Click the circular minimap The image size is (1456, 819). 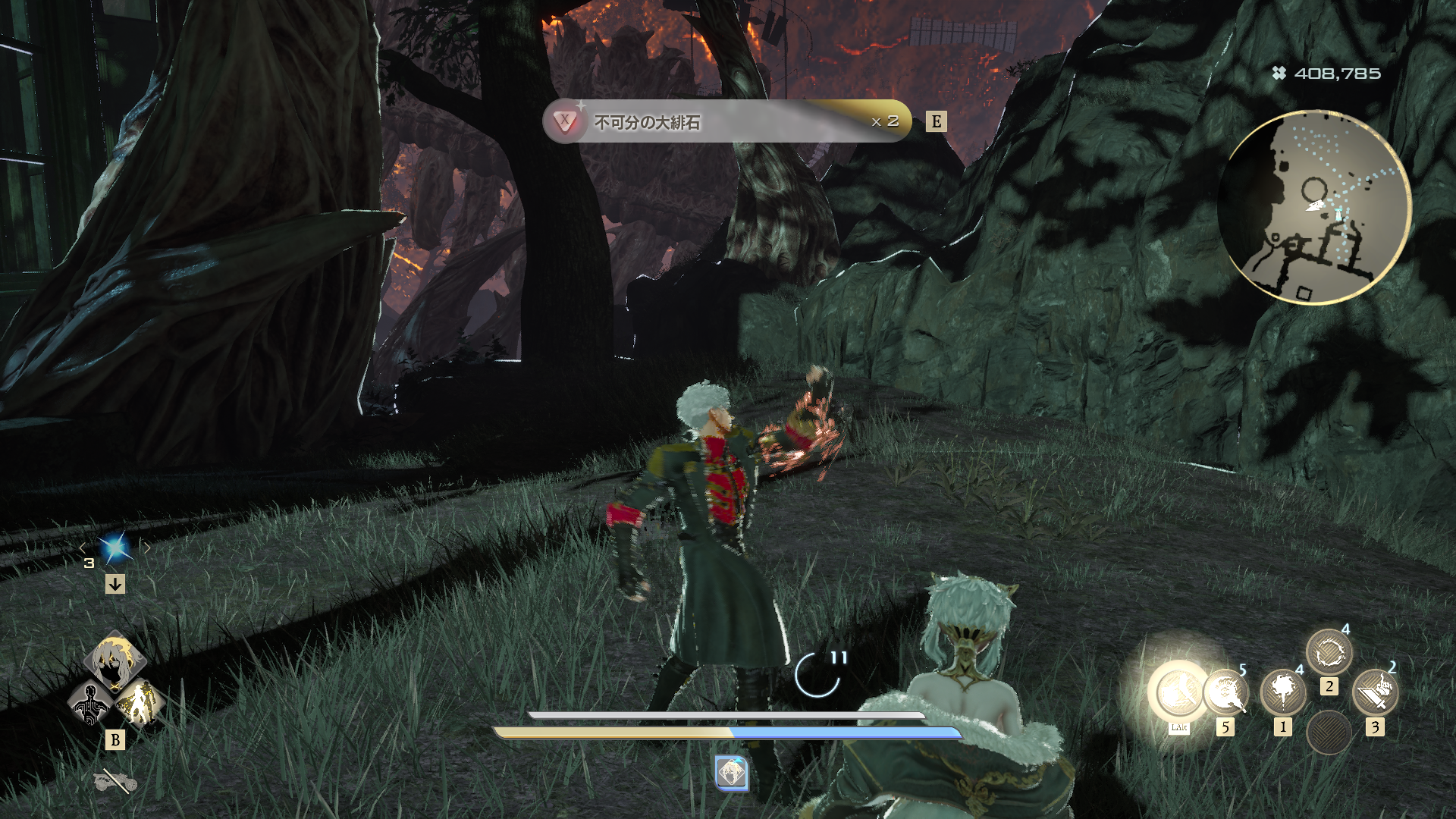tap(1314, 206)
